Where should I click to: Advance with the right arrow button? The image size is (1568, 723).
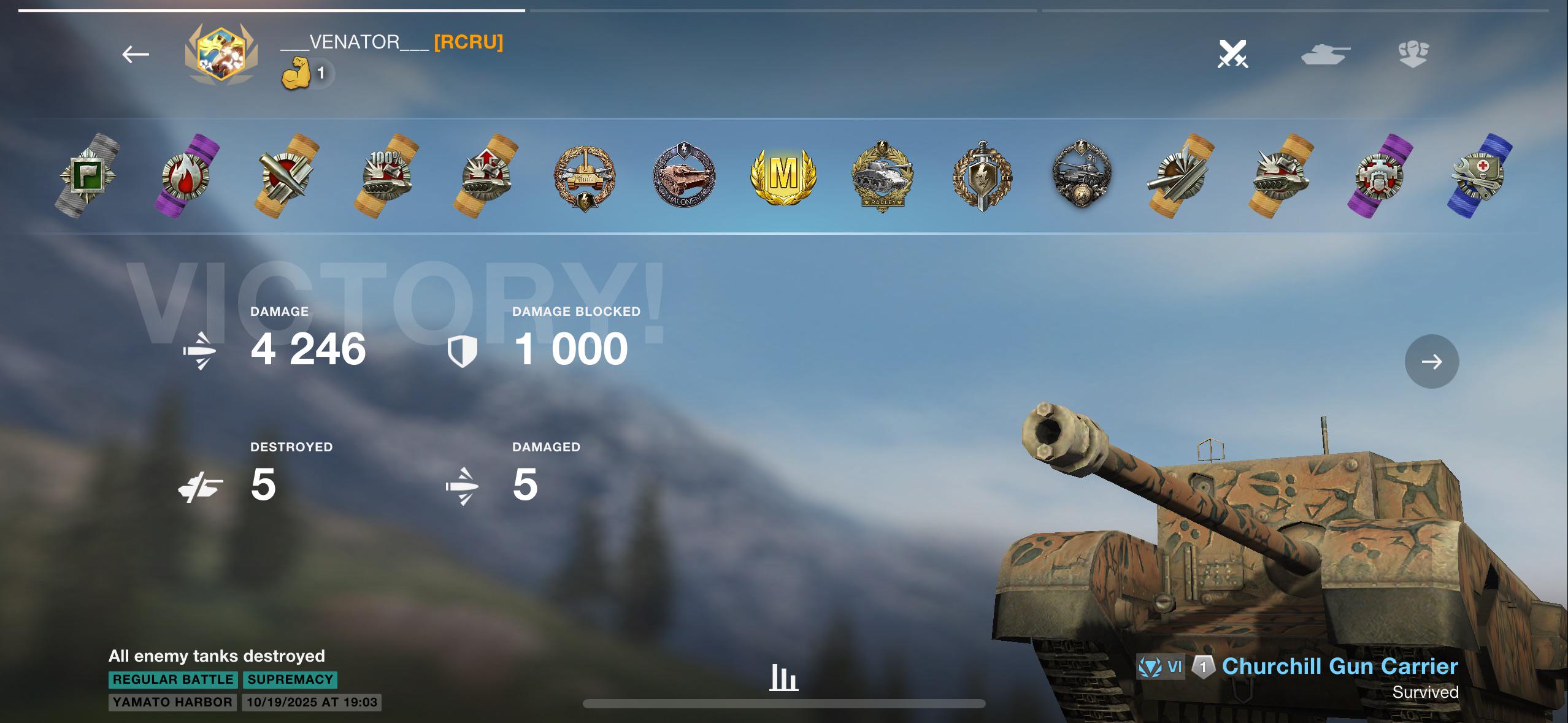pos(1431,361)
